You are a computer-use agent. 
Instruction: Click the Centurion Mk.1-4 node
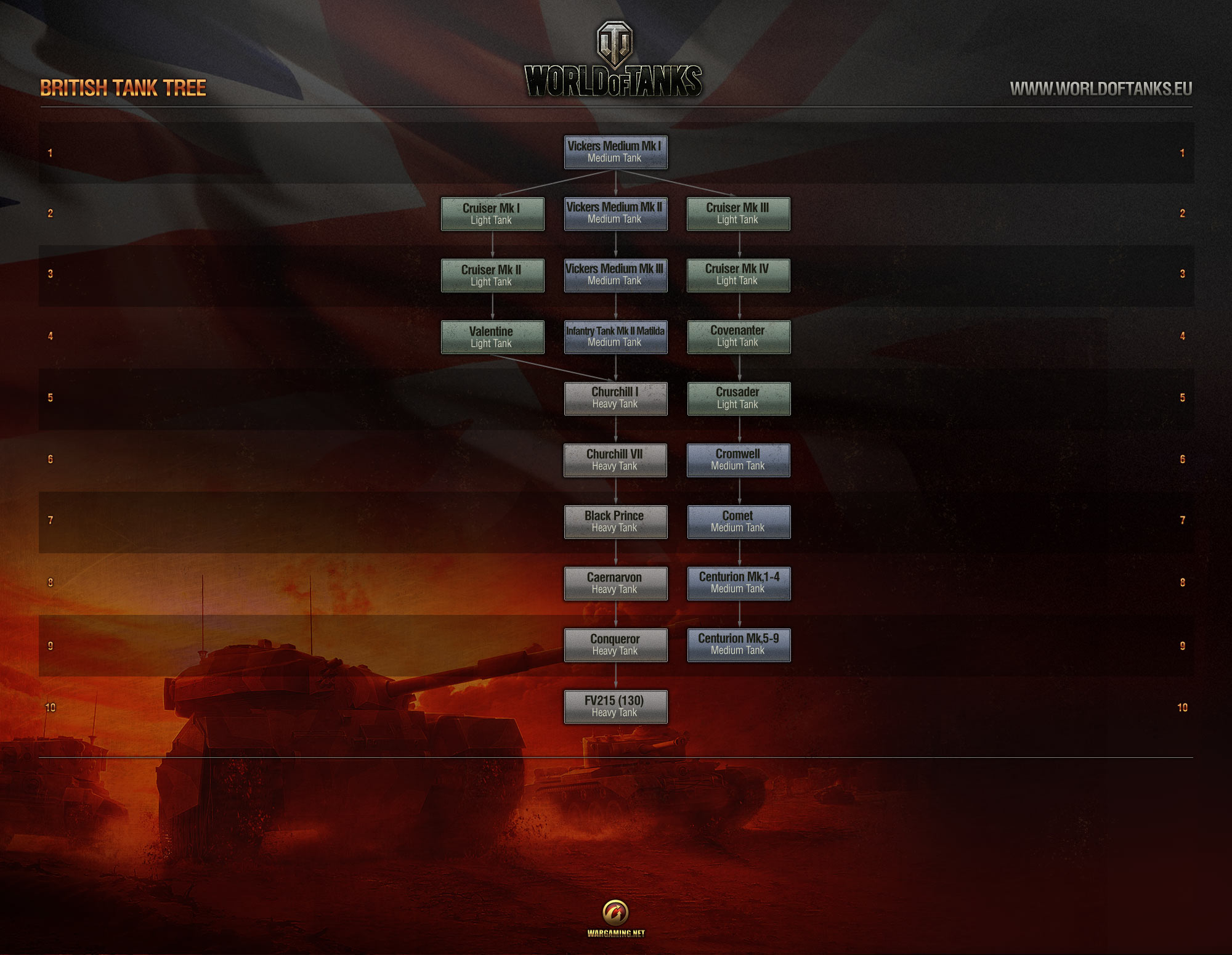(738, 583)
